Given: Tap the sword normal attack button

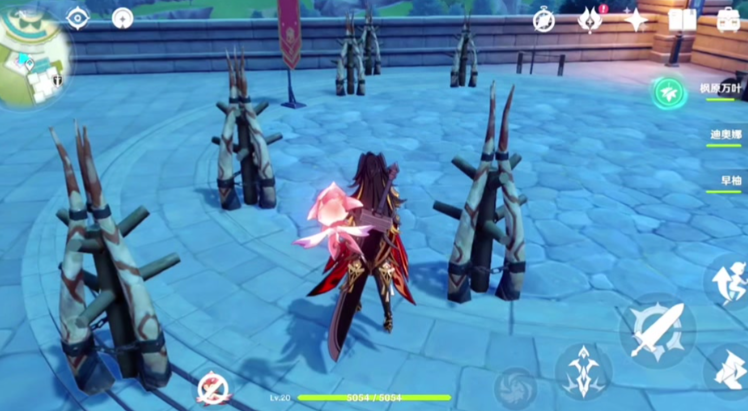Looking at the screenshot, I should [657, 332].
